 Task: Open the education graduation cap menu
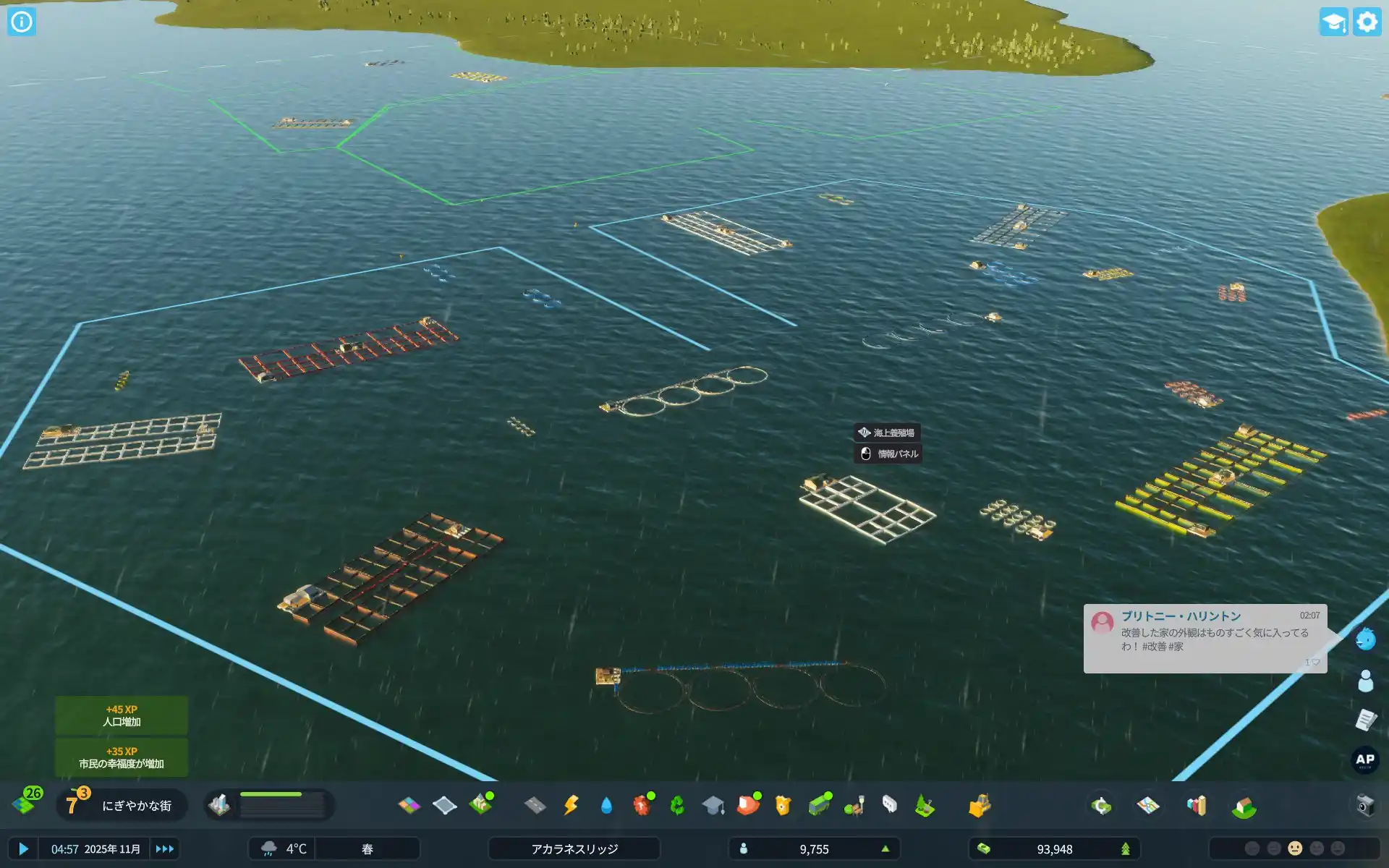[713, 805]
